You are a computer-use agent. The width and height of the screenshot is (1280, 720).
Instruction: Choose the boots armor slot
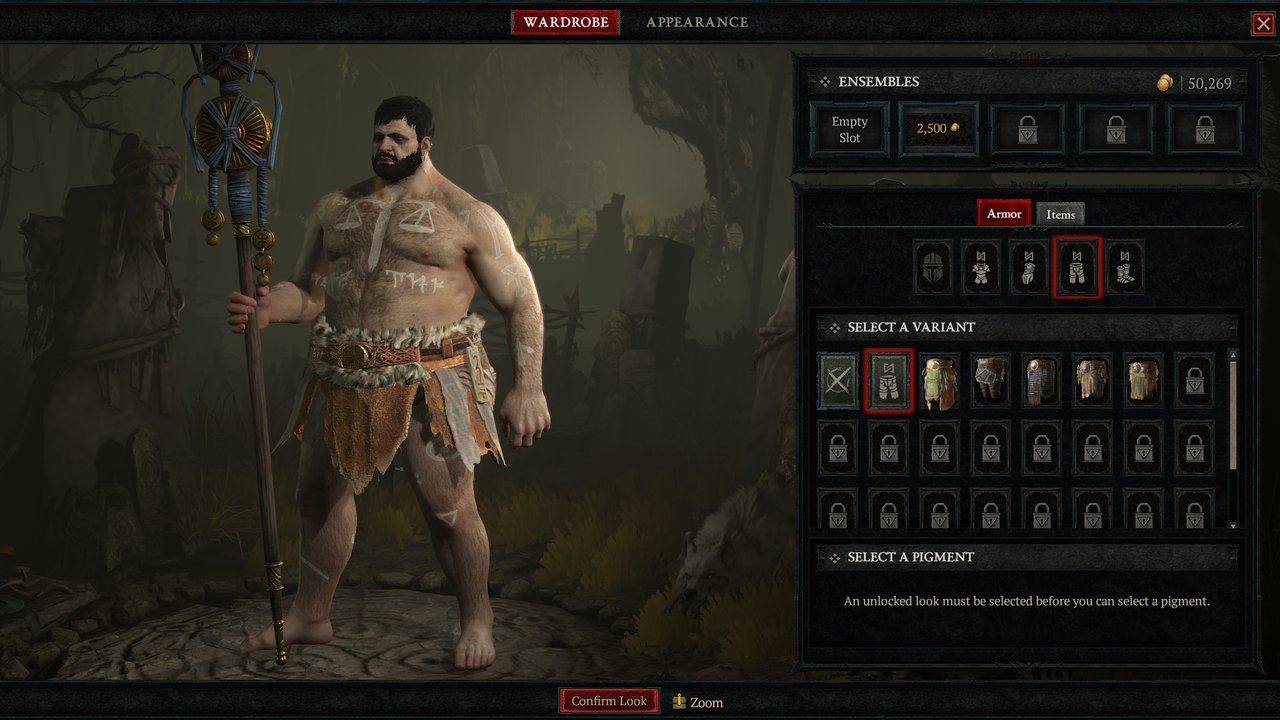(x=1124, y=268)
